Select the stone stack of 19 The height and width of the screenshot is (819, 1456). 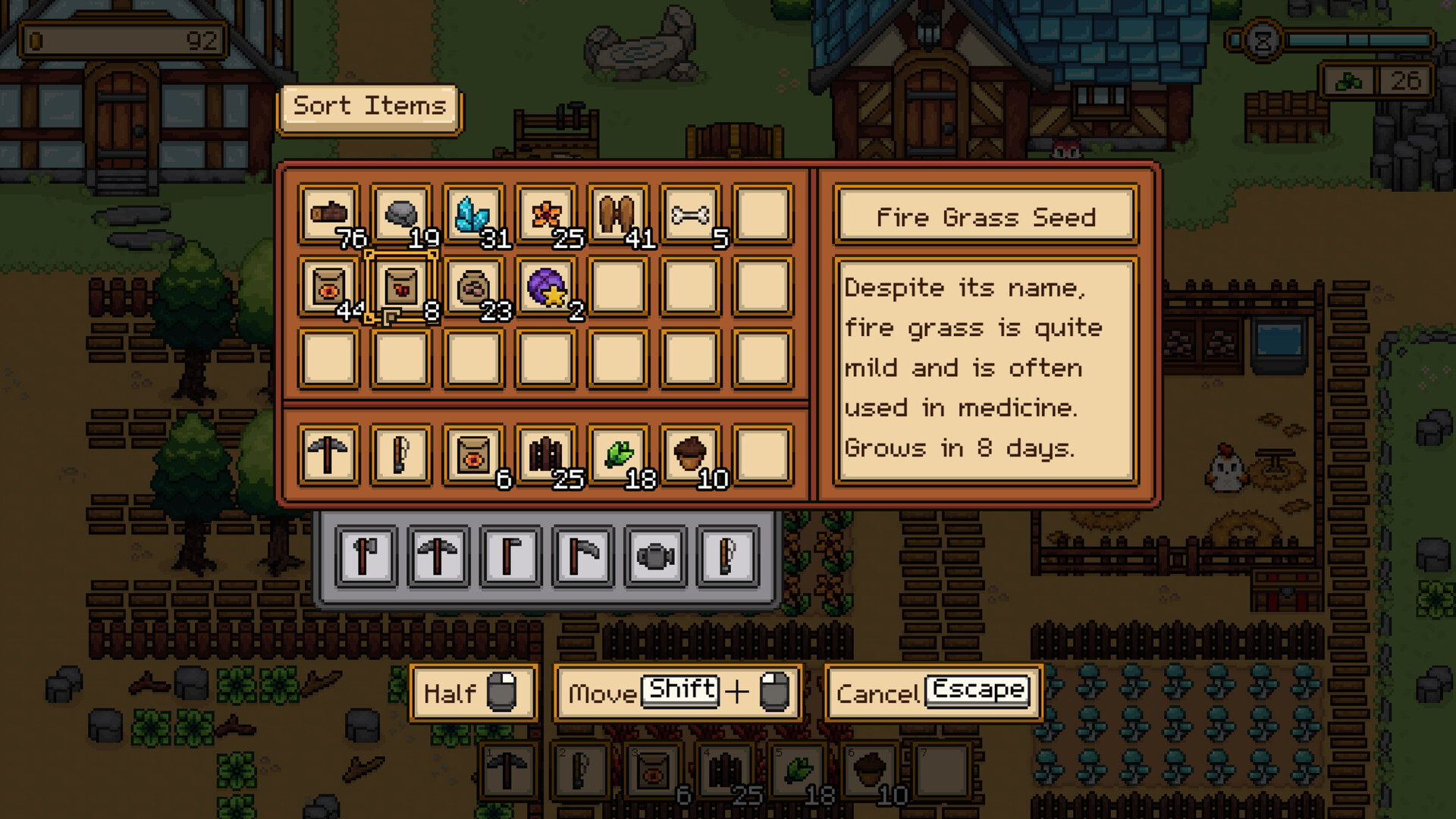(400, 213)
